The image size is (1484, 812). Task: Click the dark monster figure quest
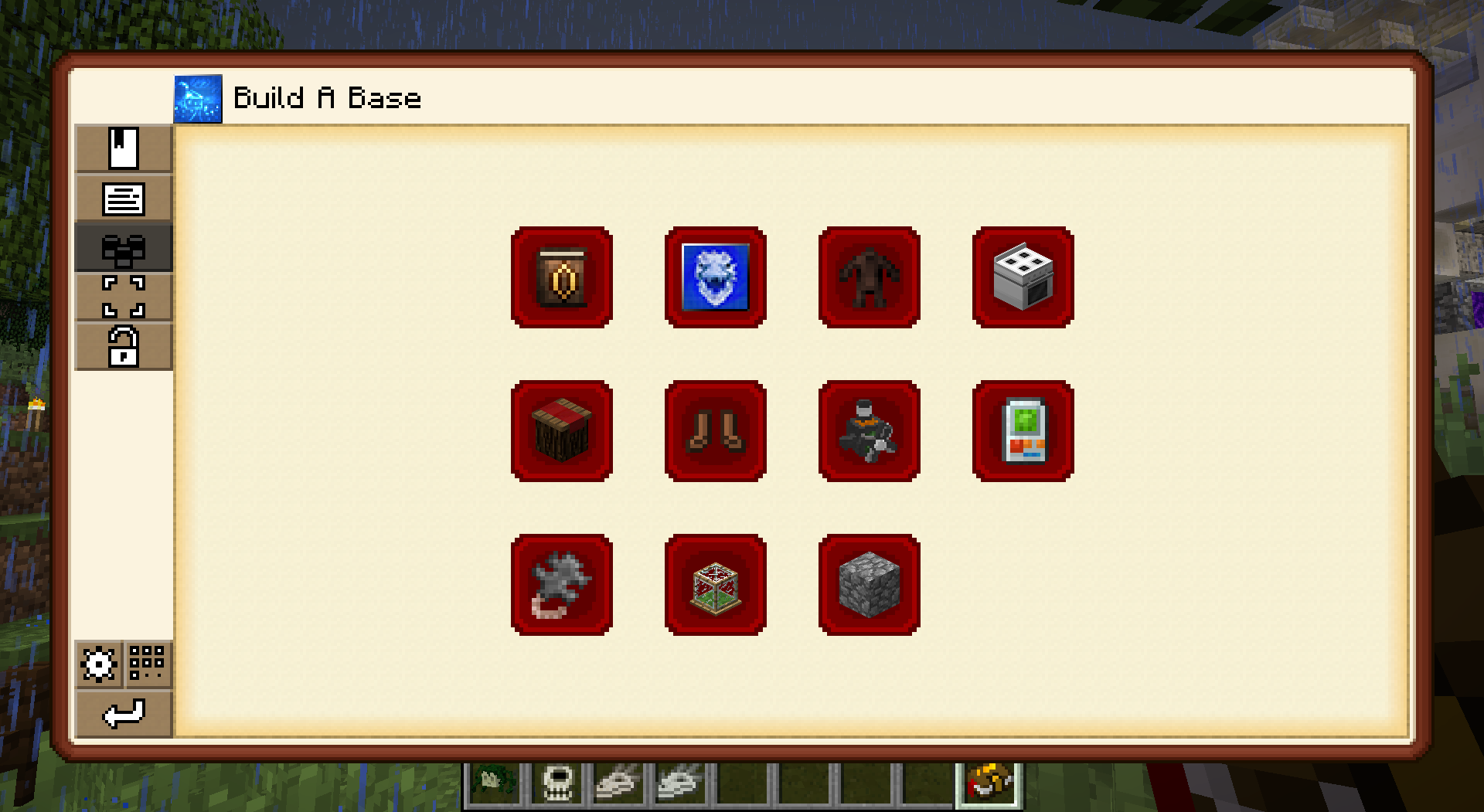click(x=869, y=277)
